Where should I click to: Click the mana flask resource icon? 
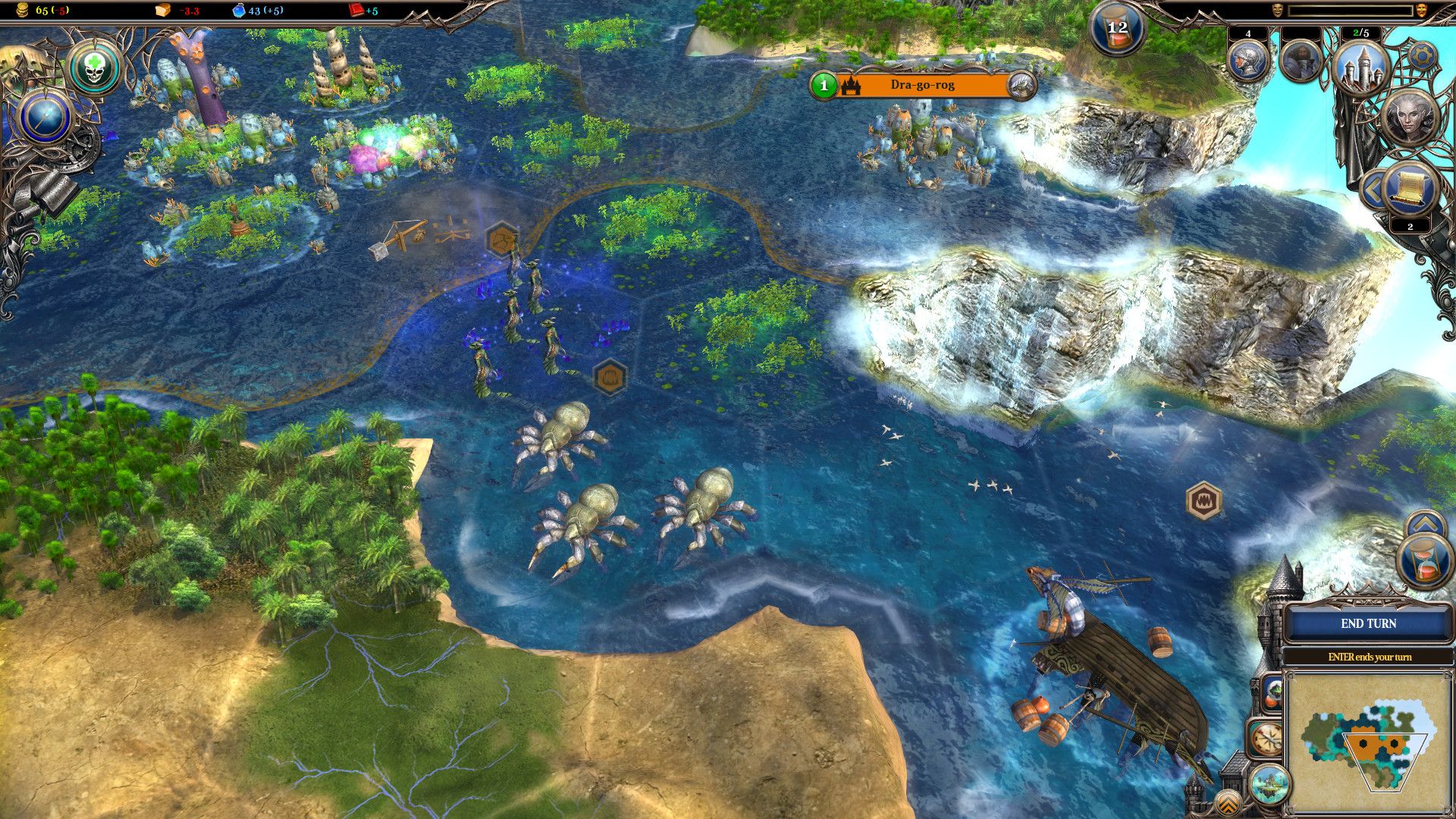click(240, 11)
